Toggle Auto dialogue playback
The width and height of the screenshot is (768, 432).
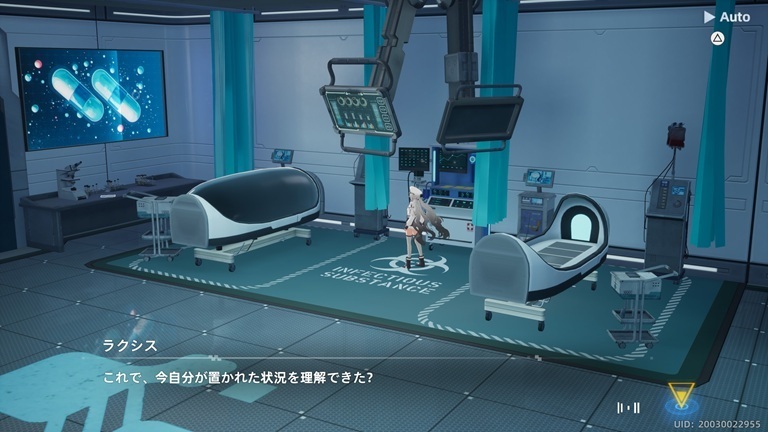pos(727,16)
